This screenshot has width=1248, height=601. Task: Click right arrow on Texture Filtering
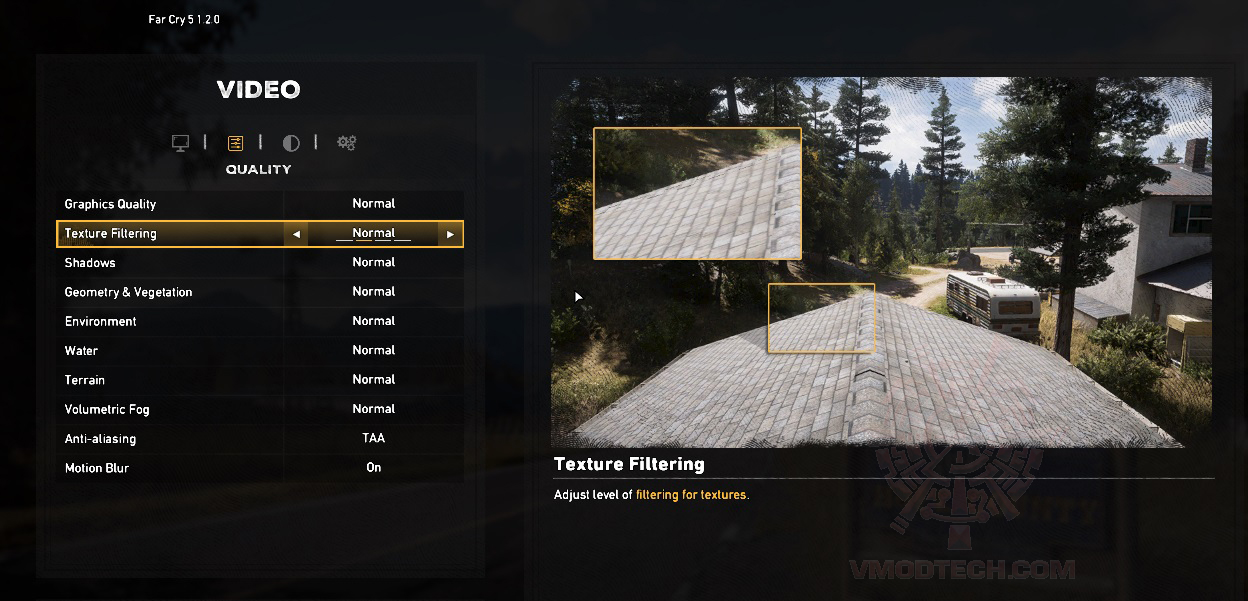point(450,234)
